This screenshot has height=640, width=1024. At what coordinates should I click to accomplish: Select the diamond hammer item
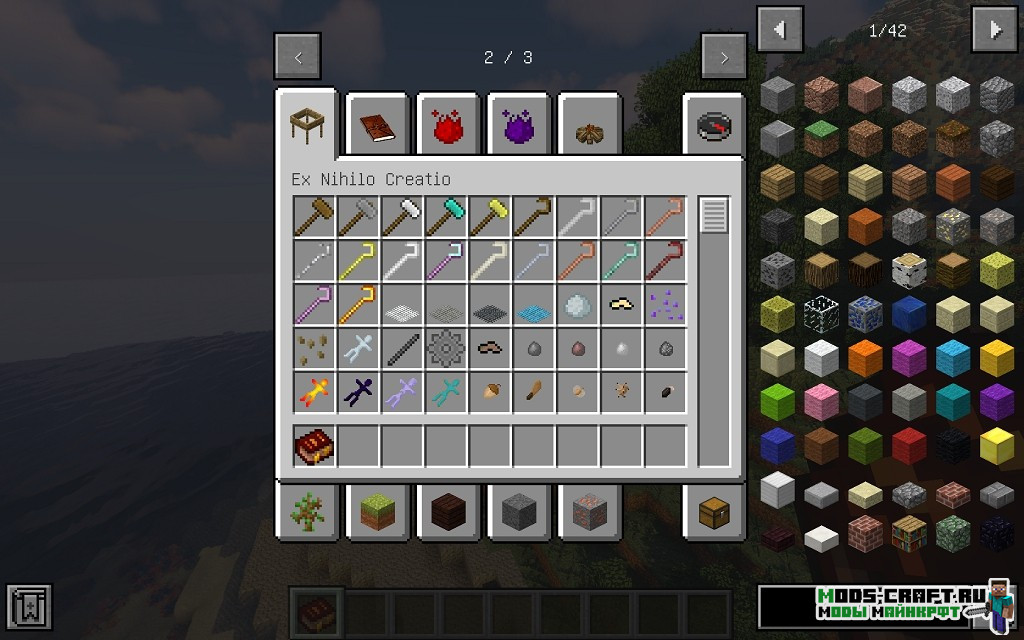(446, 217)
